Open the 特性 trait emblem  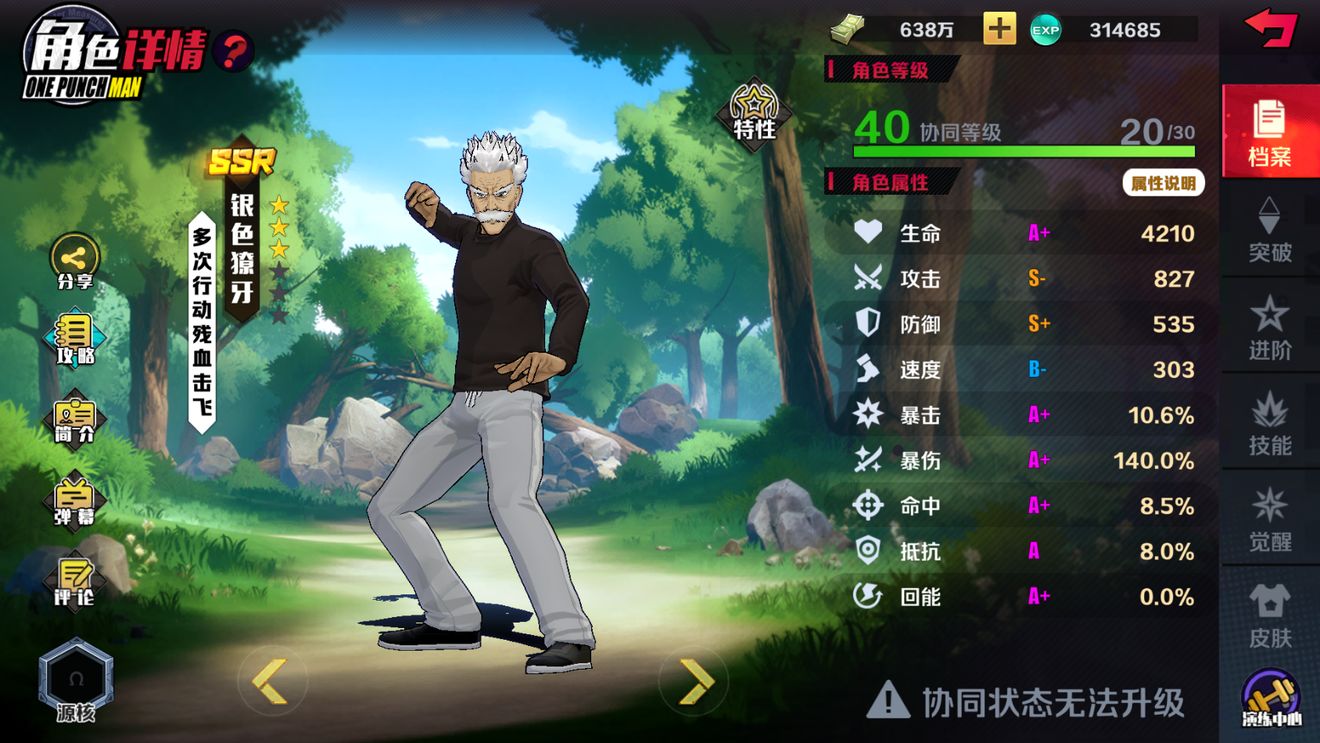click(752, 113)
